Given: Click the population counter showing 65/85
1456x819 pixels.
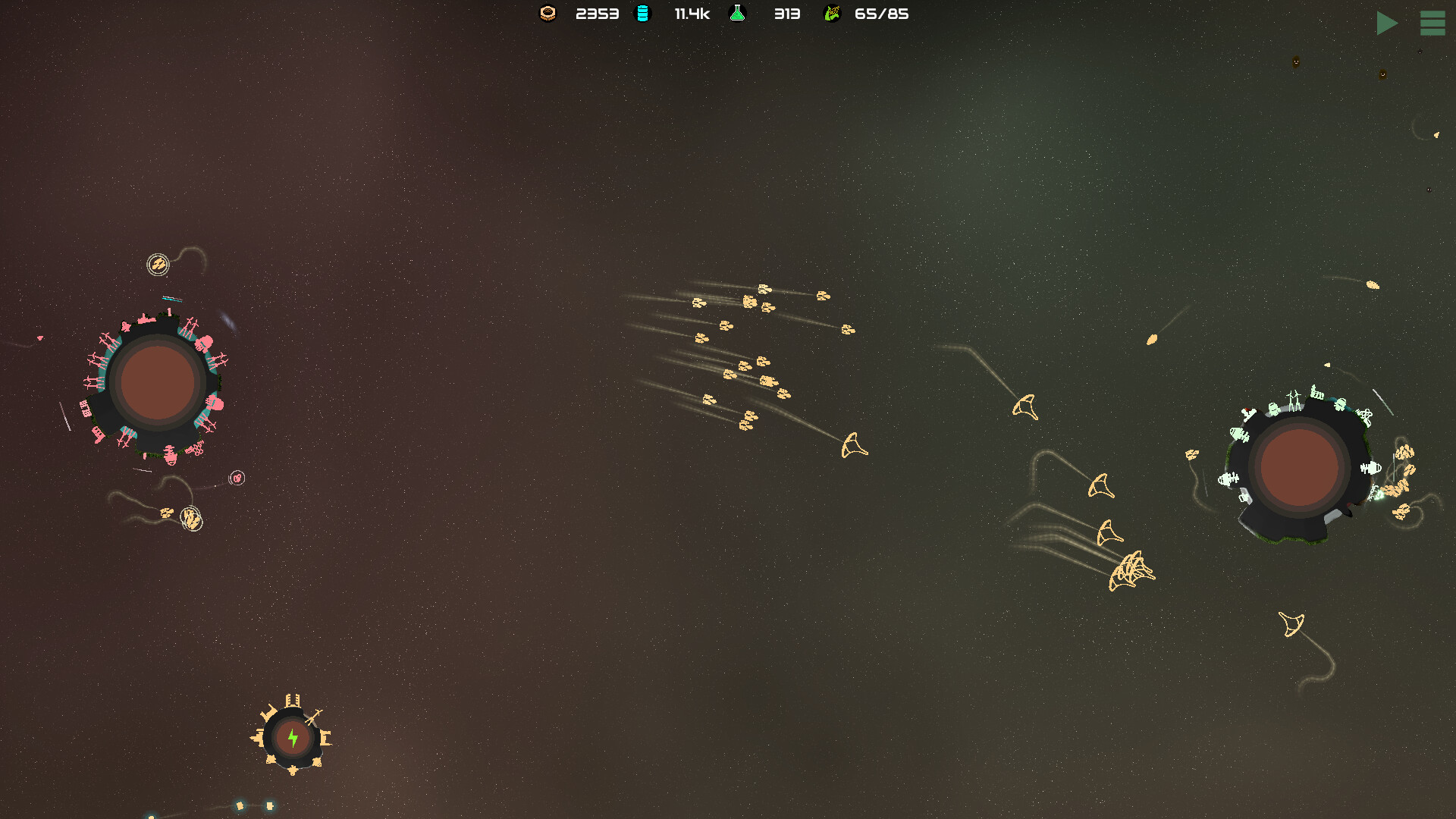Looking at the screenshot, I should [883, 13].
